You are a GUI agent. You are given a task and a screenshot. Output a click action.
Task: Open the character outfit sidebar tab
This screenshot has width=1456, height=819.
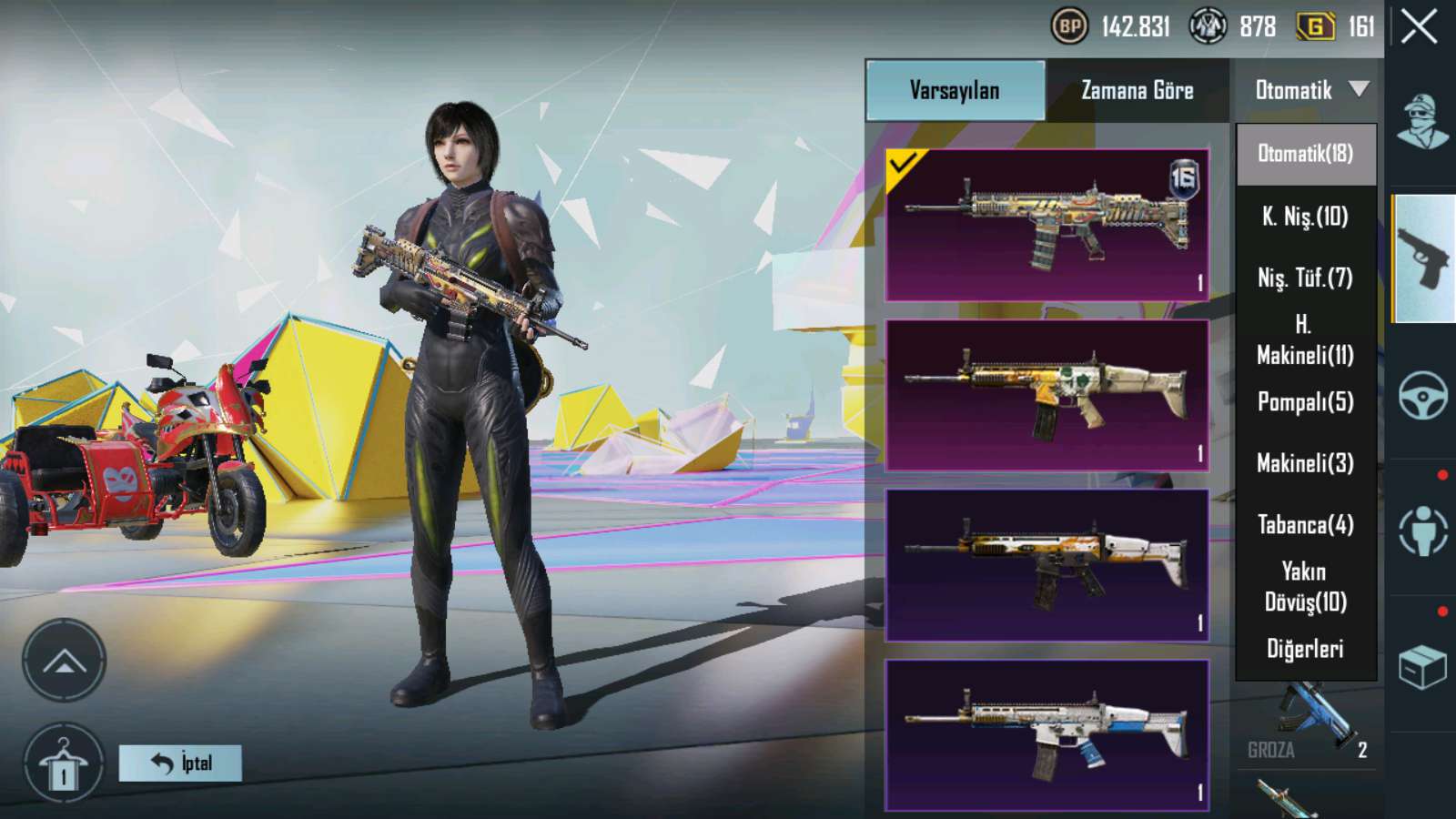[1422, 121]
